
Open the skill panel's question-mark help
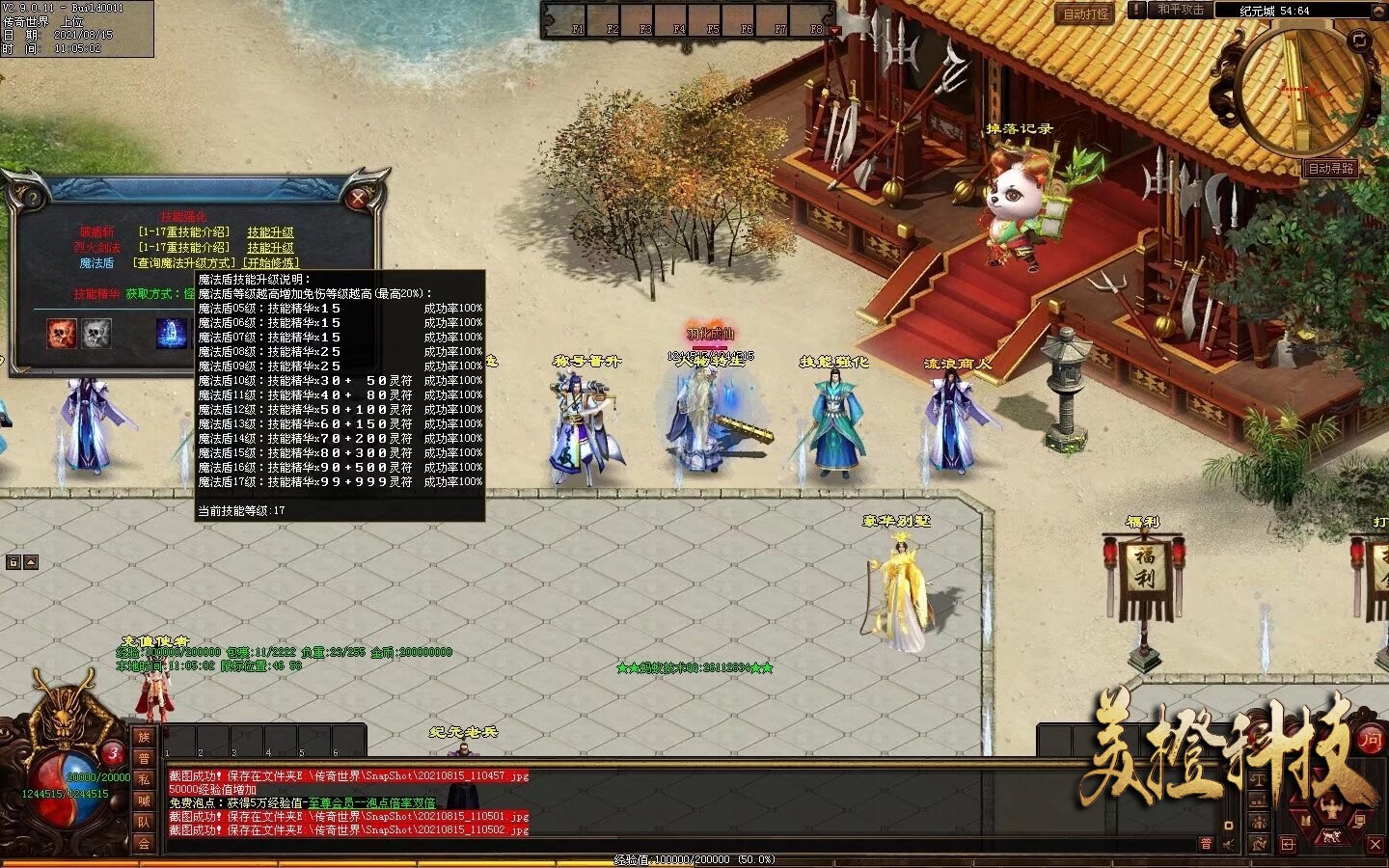[33, 199]
